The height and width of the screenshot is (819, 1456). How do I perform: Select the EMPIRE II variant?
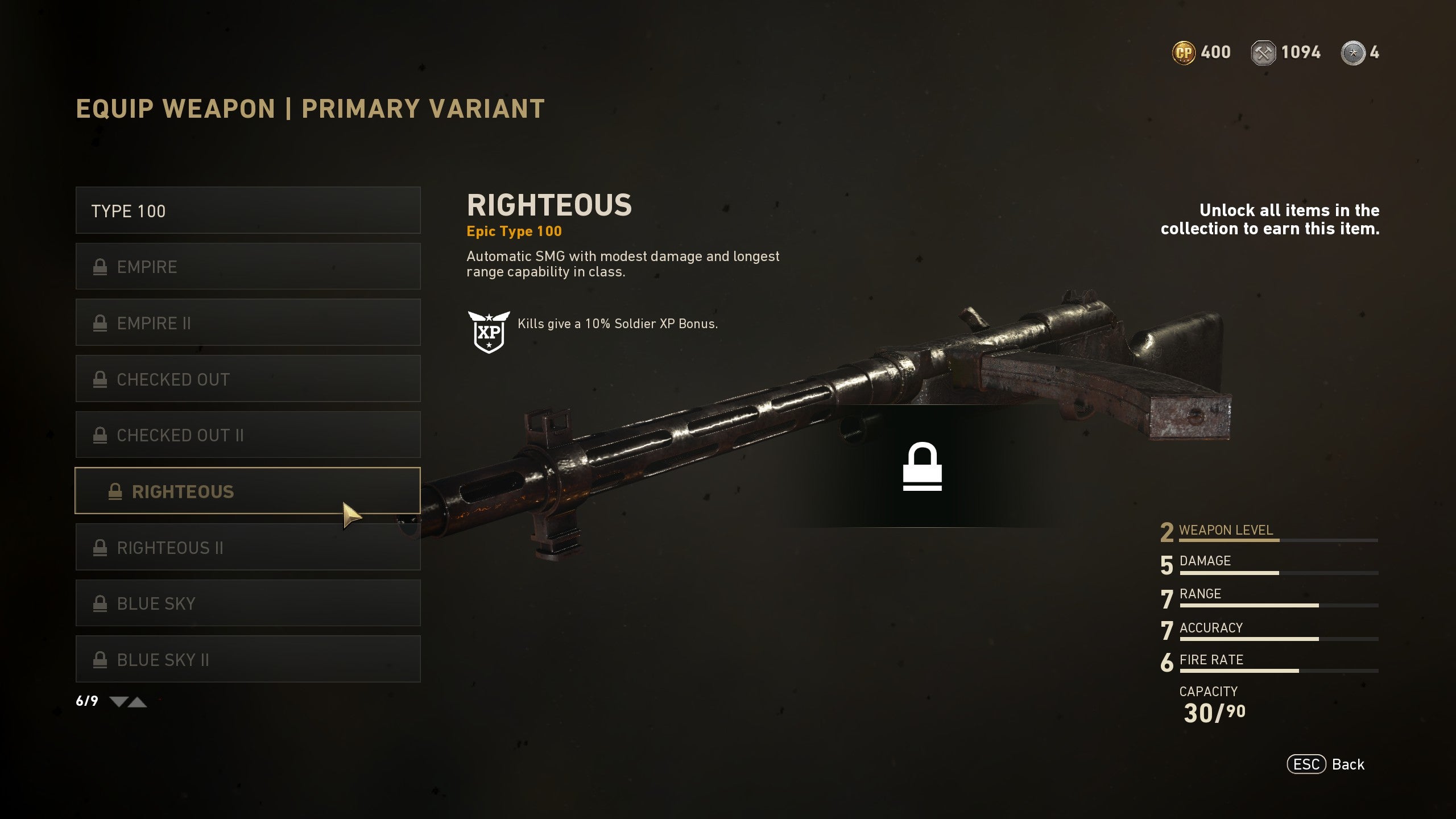247,322
